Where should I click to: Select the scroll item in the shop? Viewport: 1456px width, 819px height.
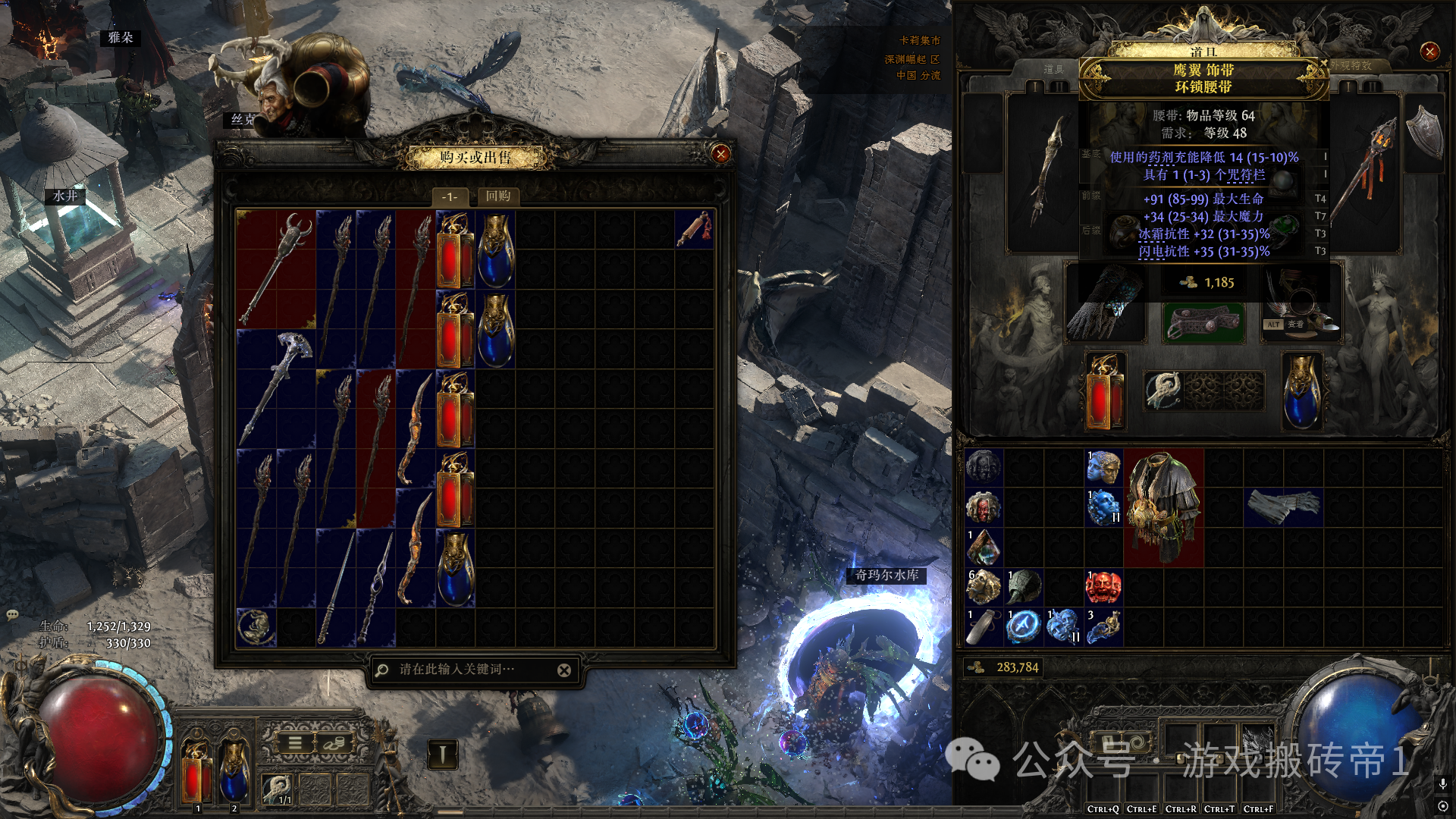[694, 229]
